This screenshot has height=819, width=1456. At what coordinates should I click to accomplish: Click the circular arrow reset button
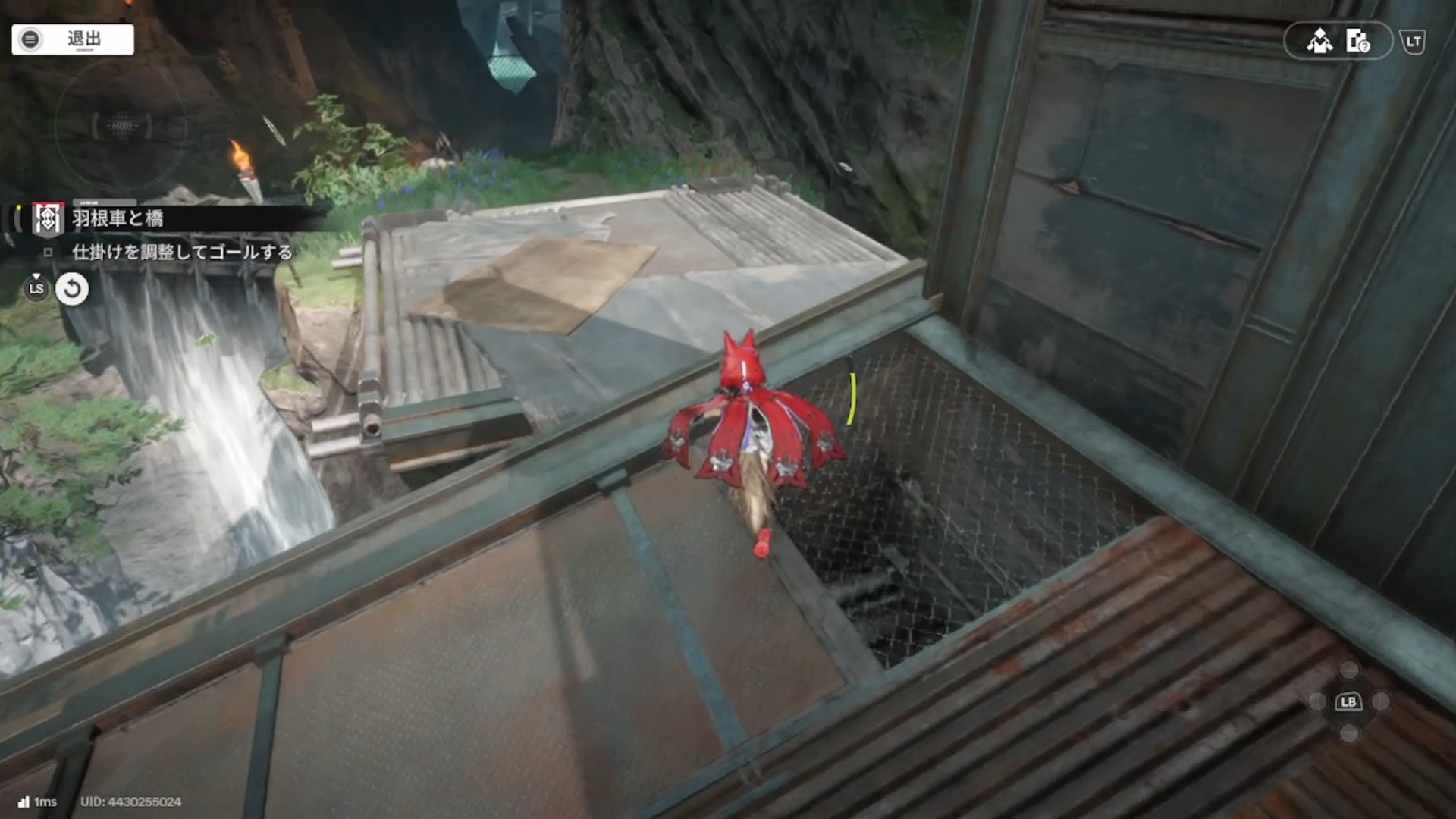[72, 289]
